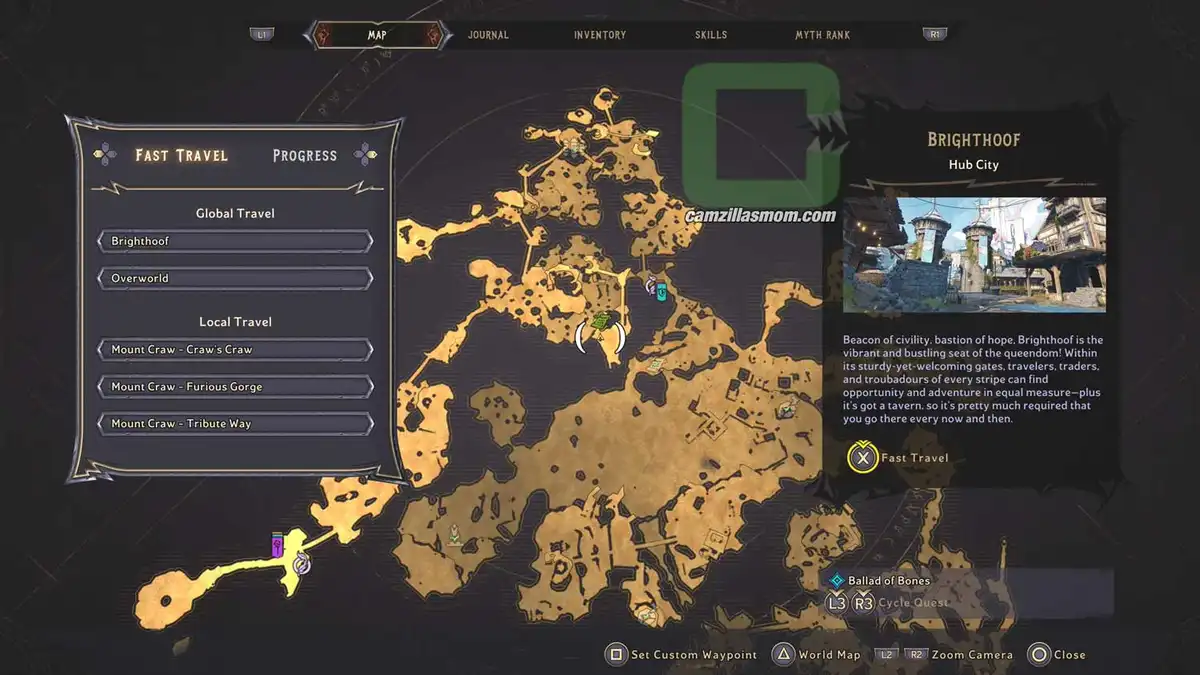
Task: Click the purple marker on the map
Action: (x=278, y=546)
